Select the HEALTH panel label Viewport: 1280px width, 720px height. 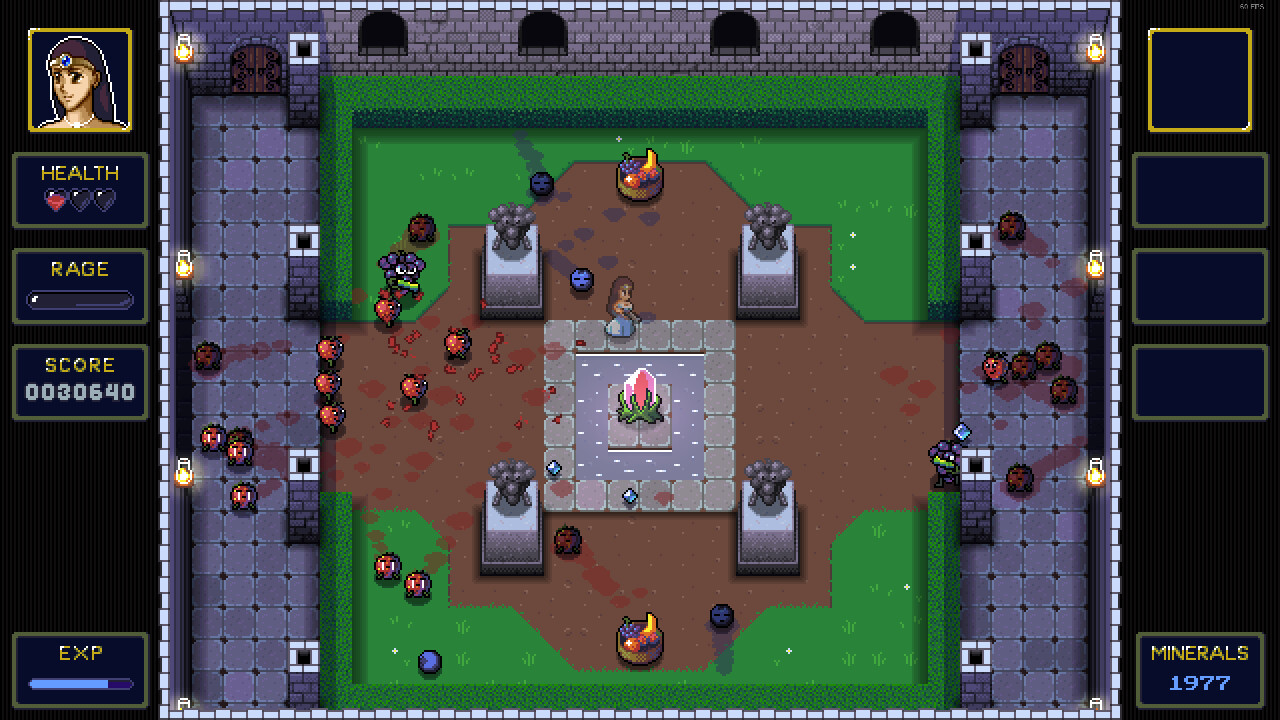point(80,172)
